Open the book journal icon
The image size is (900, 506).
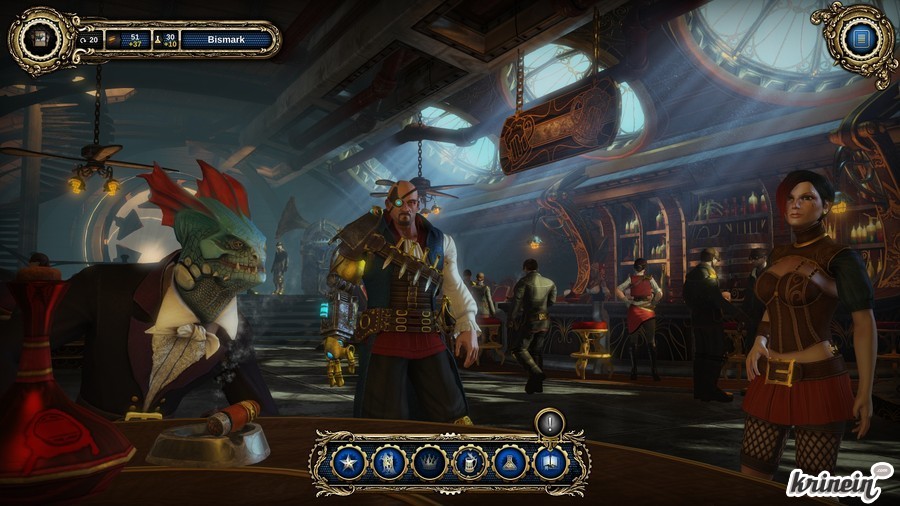click(x=550, y=462)
